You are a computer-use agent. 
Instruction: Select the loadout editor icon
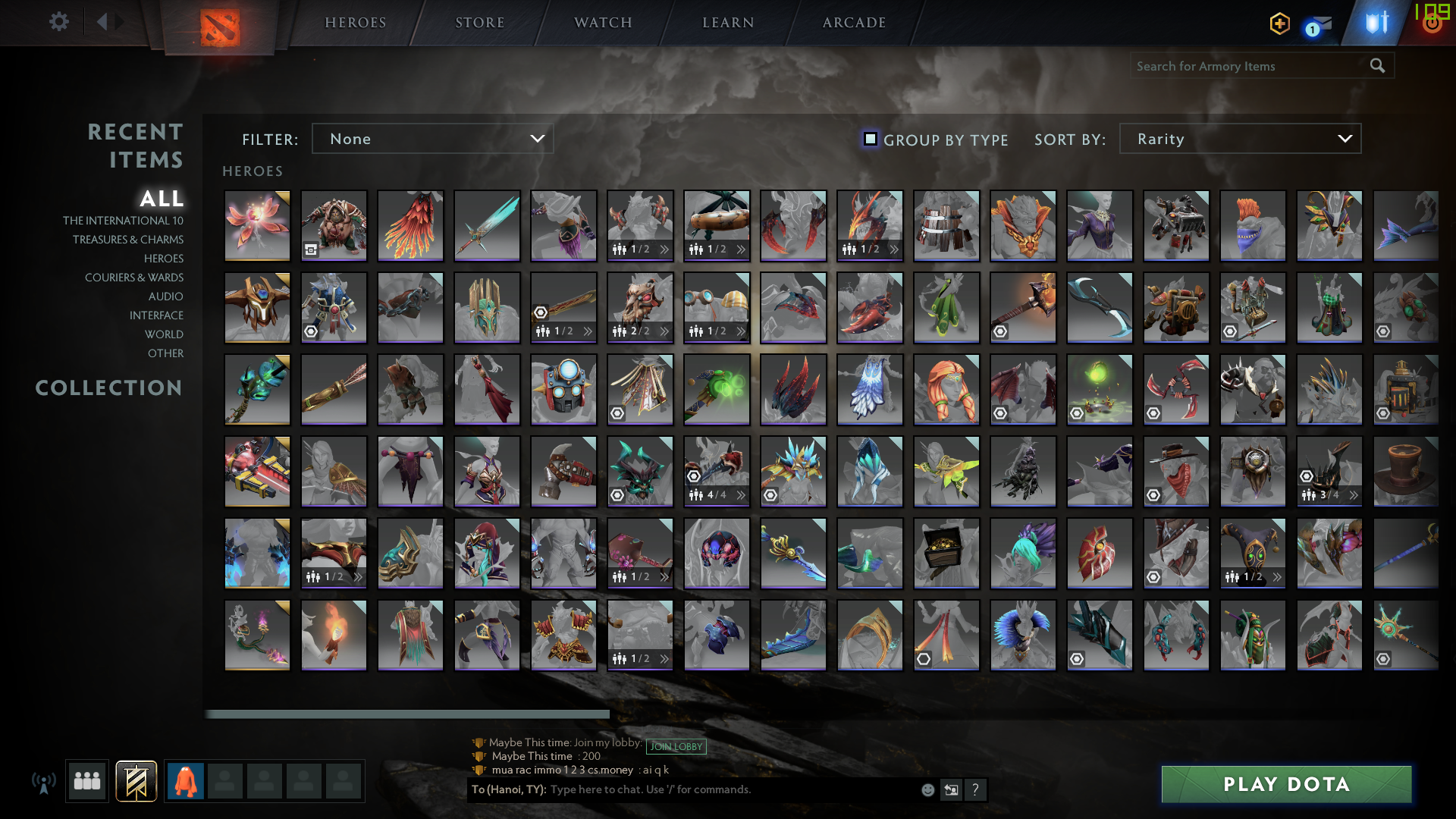[x=136, y=780]
